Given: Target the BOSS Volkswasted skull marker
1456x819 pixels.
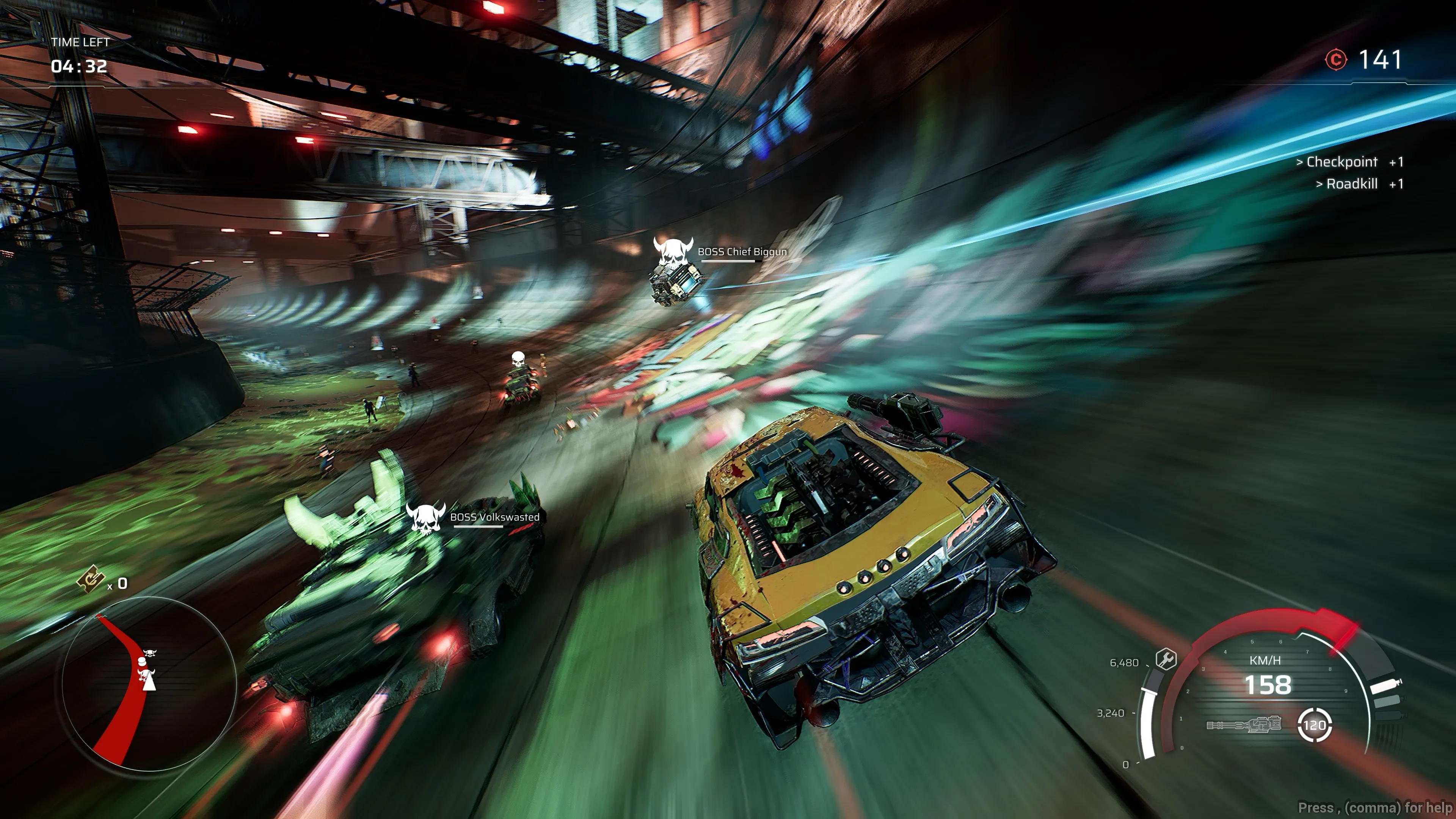Looking at the screenshot, I should [425, 518].
